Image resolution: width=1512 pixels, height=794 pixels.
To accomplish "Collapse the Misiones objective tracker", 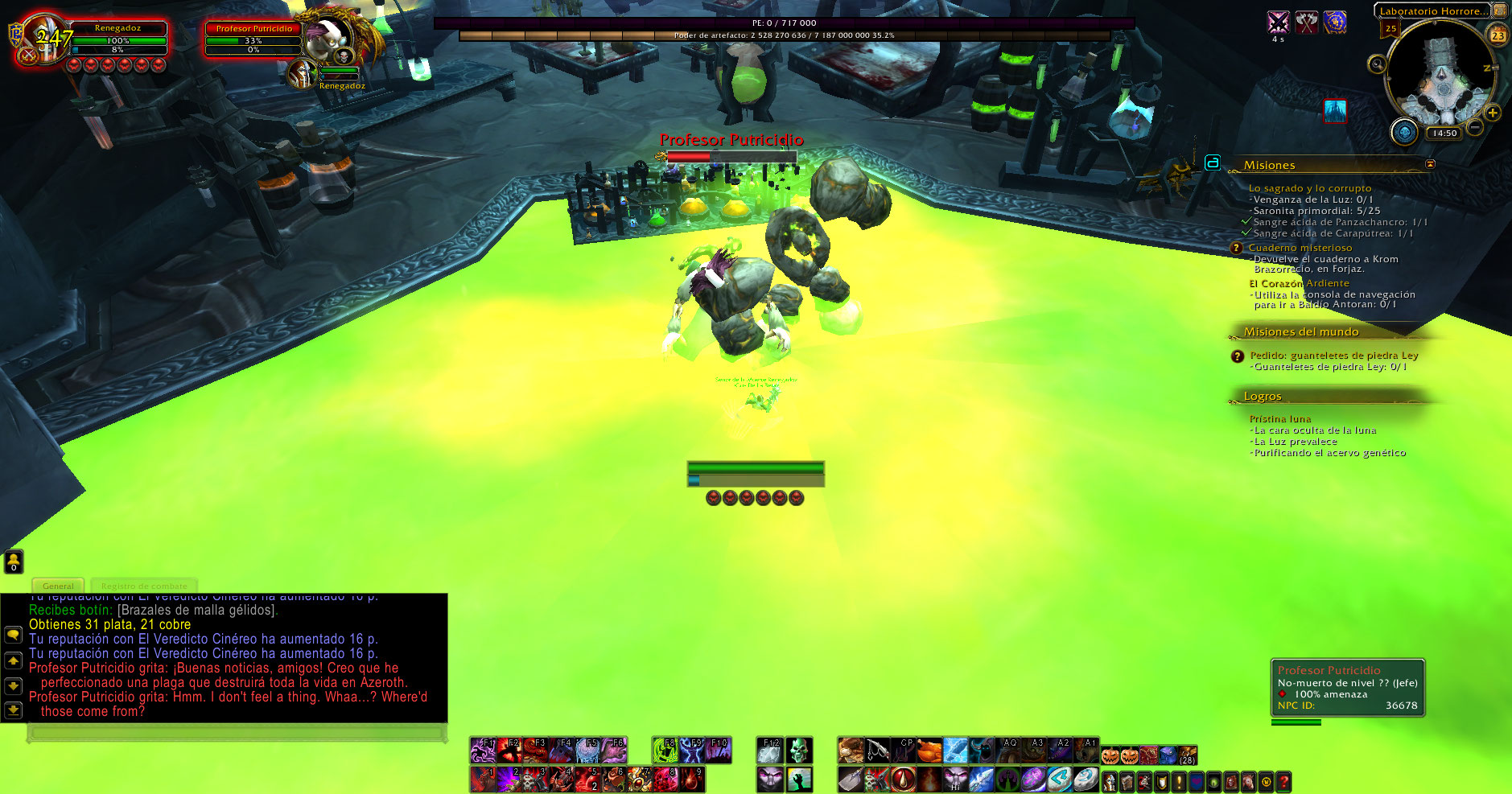I will [1430, 164].
